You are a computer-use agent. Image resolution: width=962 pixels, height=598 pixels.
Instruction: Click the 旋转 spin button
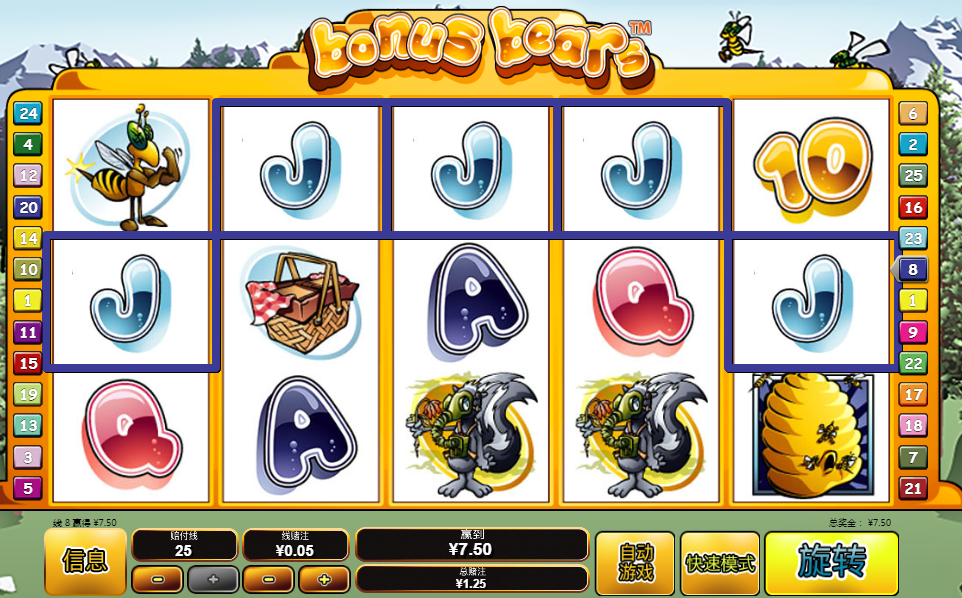832,563
